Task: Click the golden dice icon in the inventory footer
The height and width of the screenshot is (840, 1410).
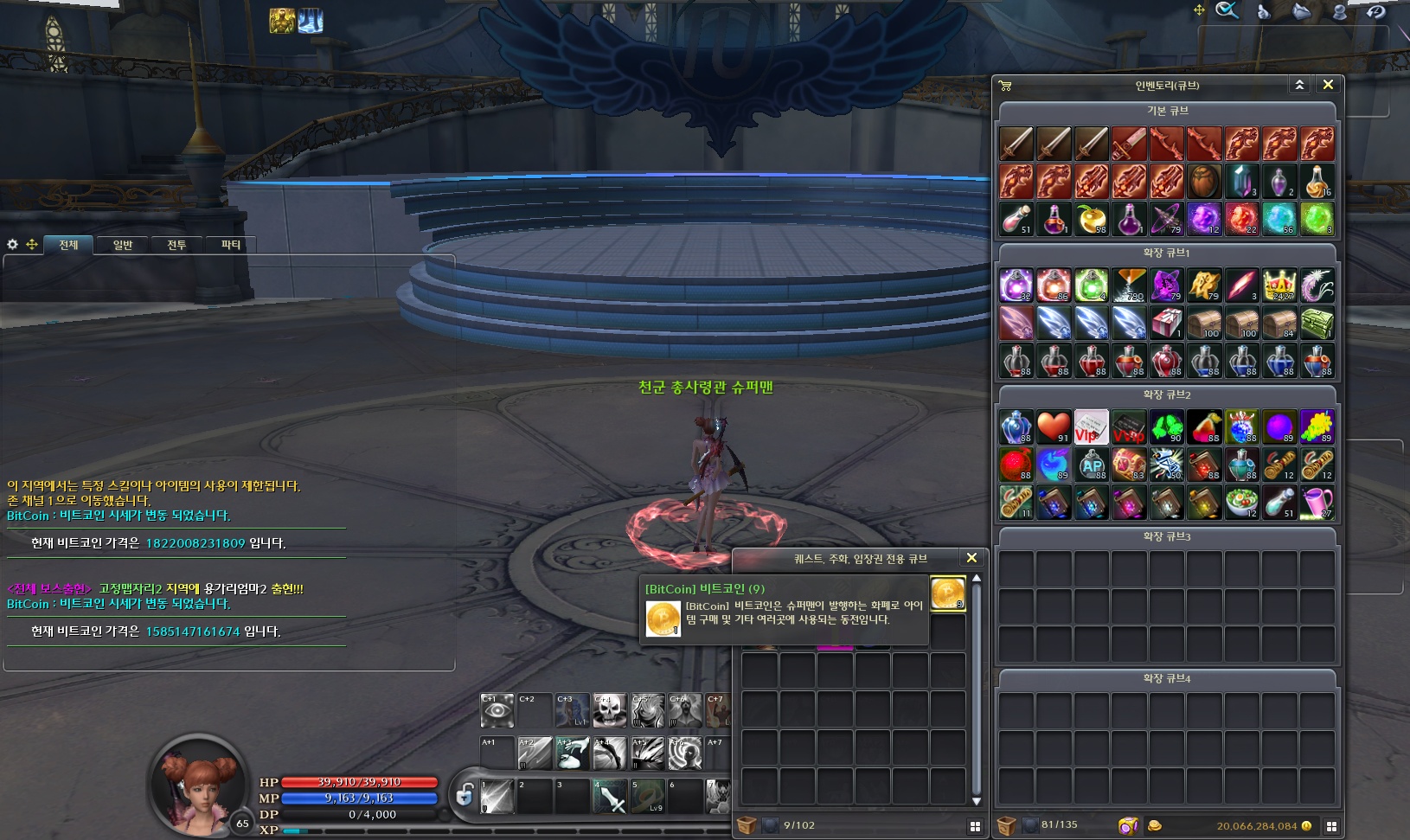Action: point(1129,824)
